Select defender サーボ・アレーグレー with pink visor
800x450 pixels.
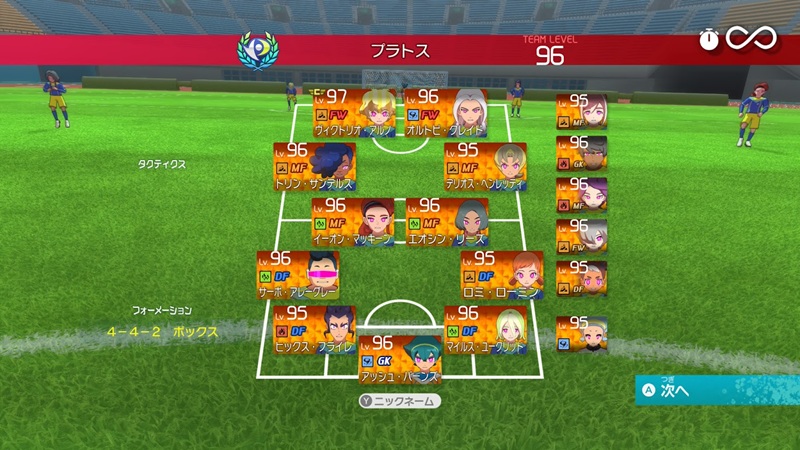[x=298, y=274]
